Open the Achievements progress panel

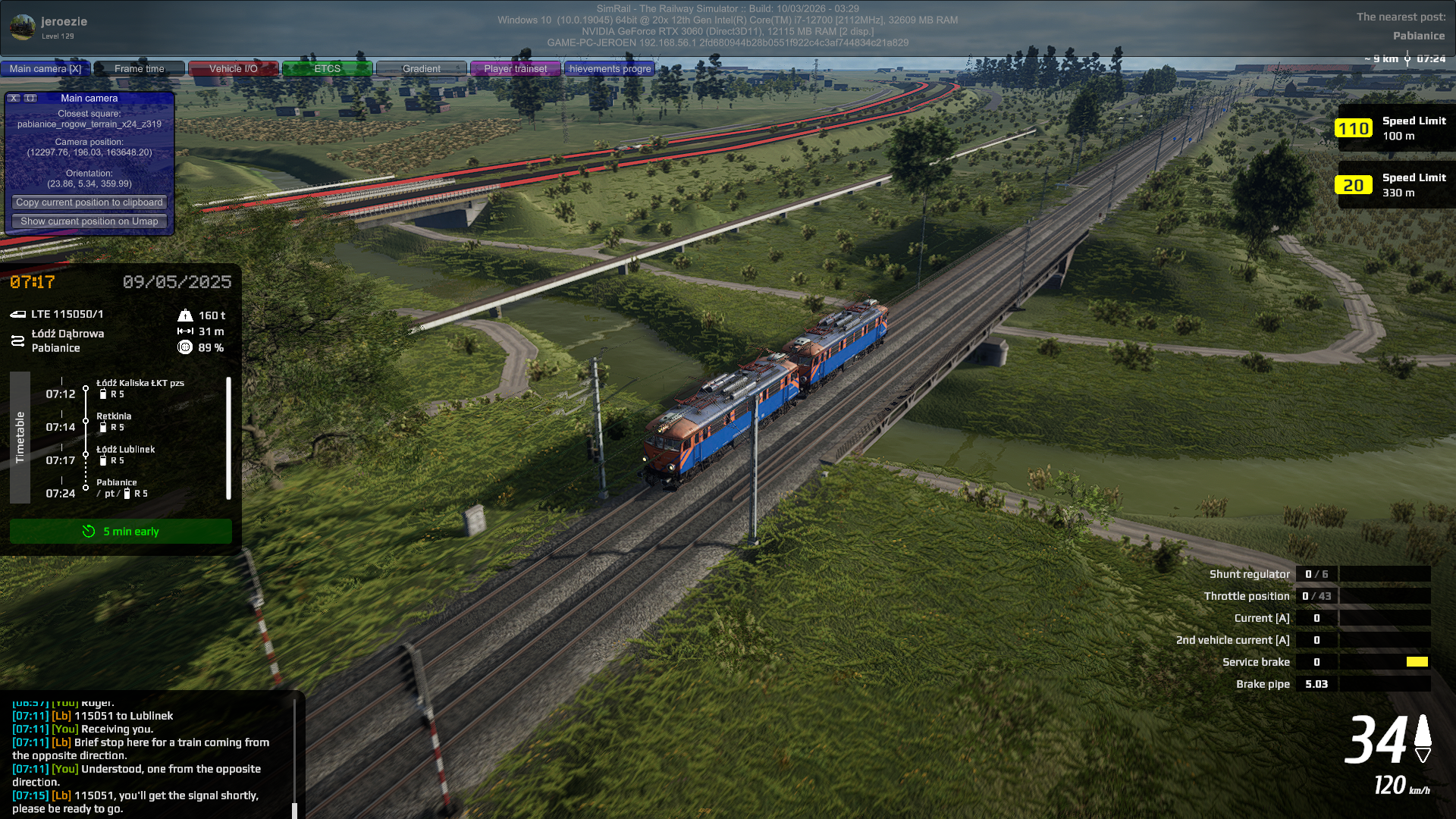pyautogui.click(x=610, y=69)
